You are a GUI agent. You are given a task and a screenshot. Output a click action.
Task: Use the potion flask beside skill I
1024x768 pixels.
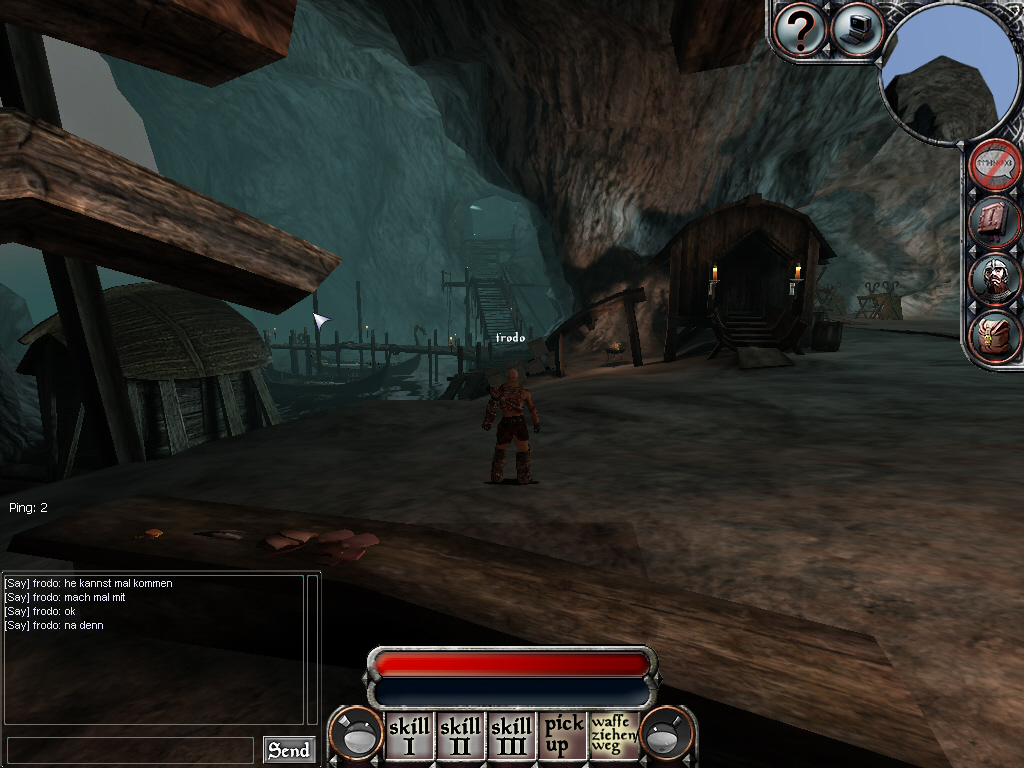[x=356, y=736]
